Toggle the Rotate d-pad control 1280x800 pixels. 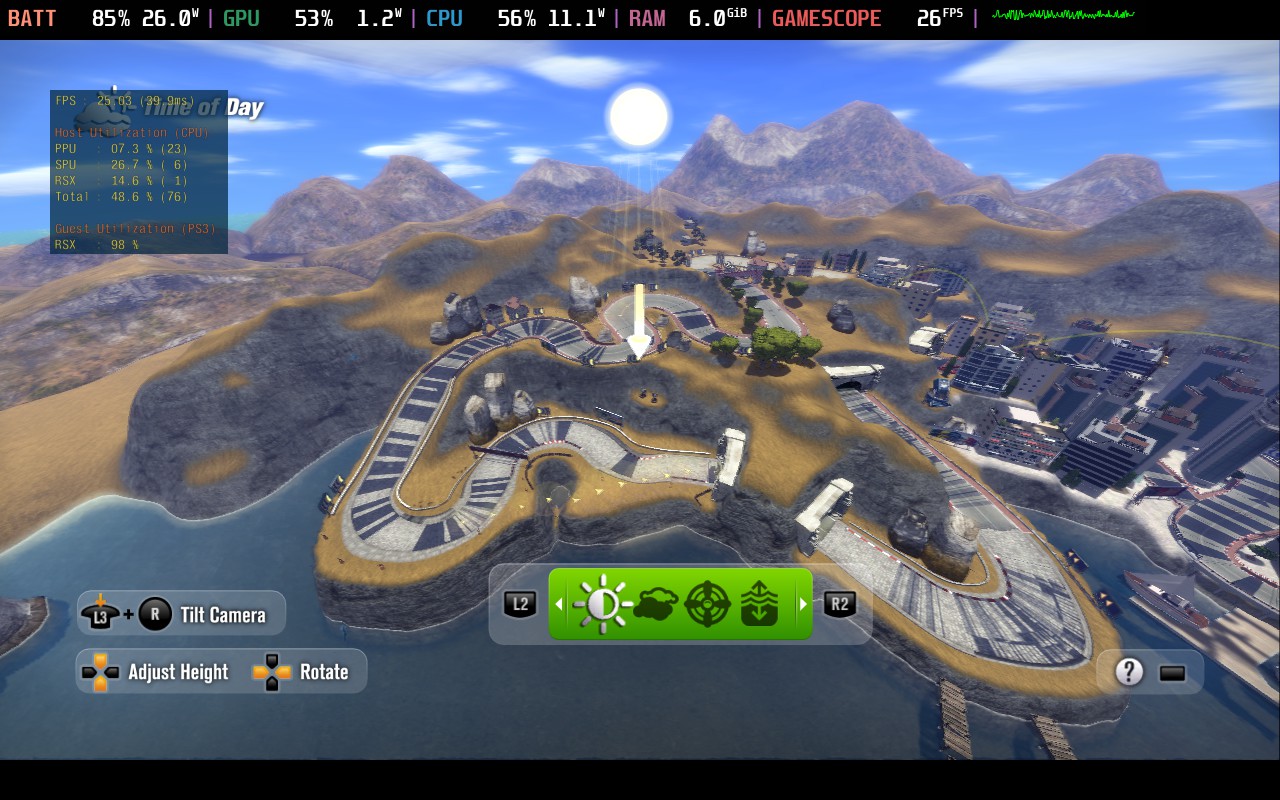pos(272,671)
